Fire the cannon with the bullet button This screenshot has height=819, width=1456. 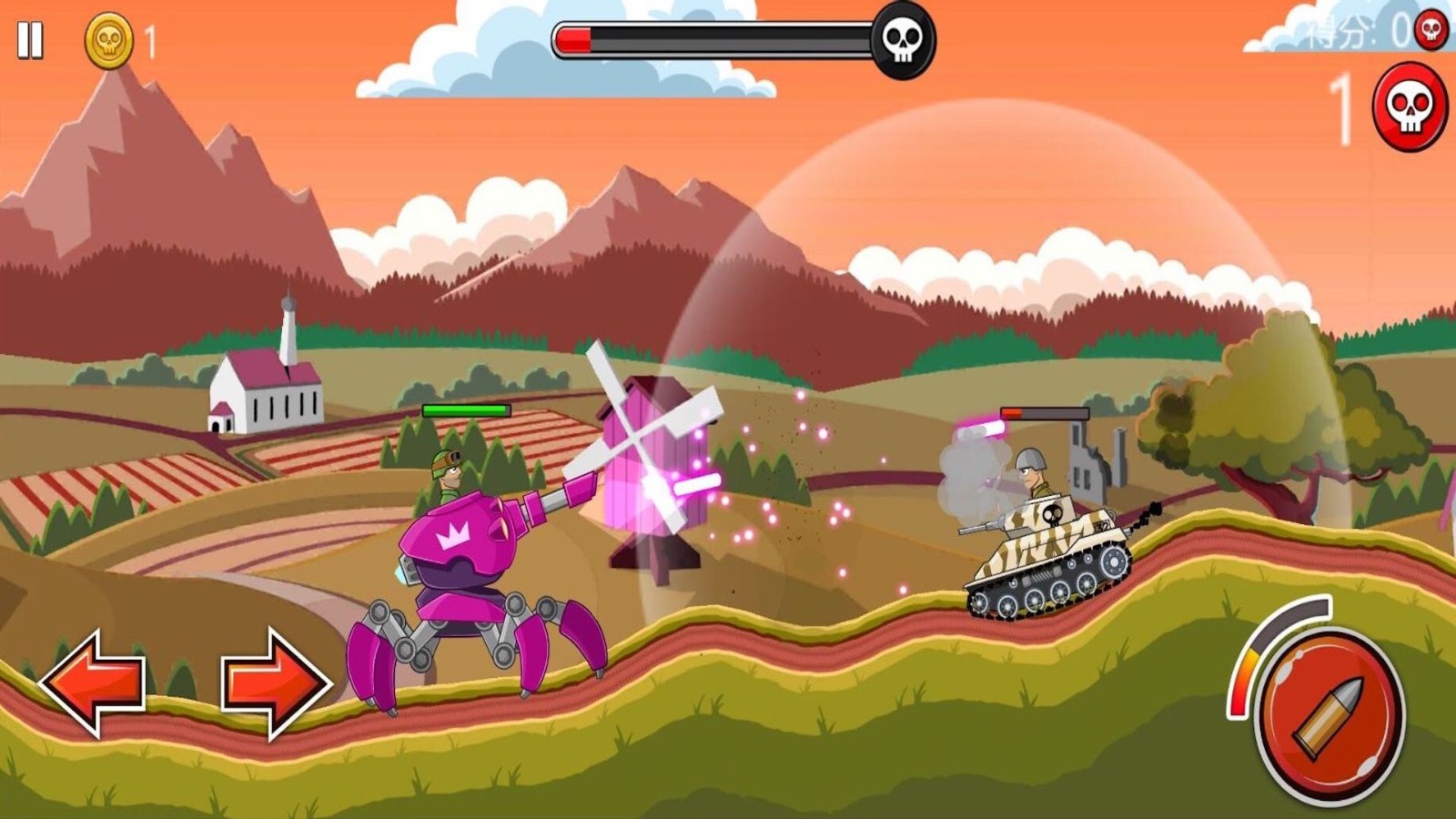[x=1330, y=716]
